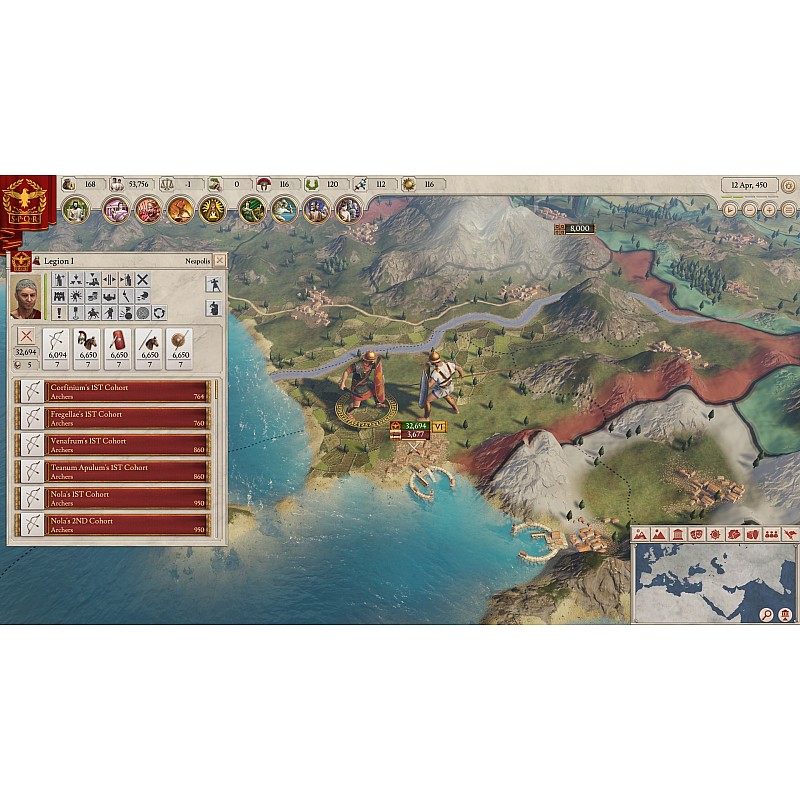Increase game speed with plus button

tap(769, 210)
